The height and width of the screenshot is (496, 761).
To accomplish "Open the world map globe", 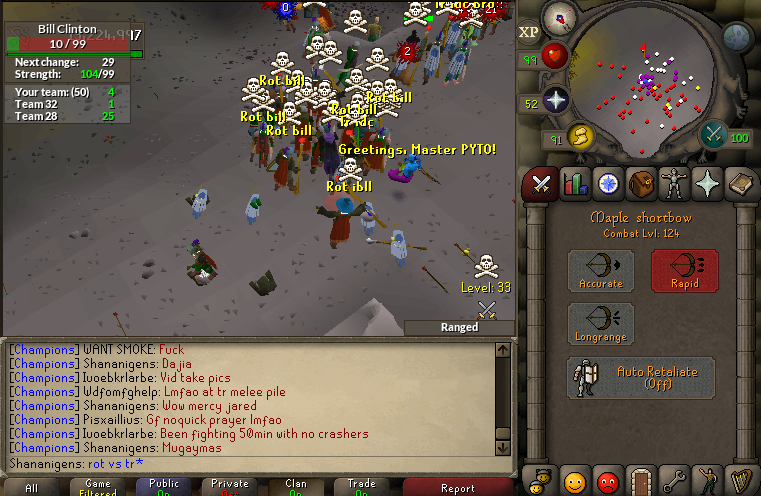I will (x=738, y=38).
